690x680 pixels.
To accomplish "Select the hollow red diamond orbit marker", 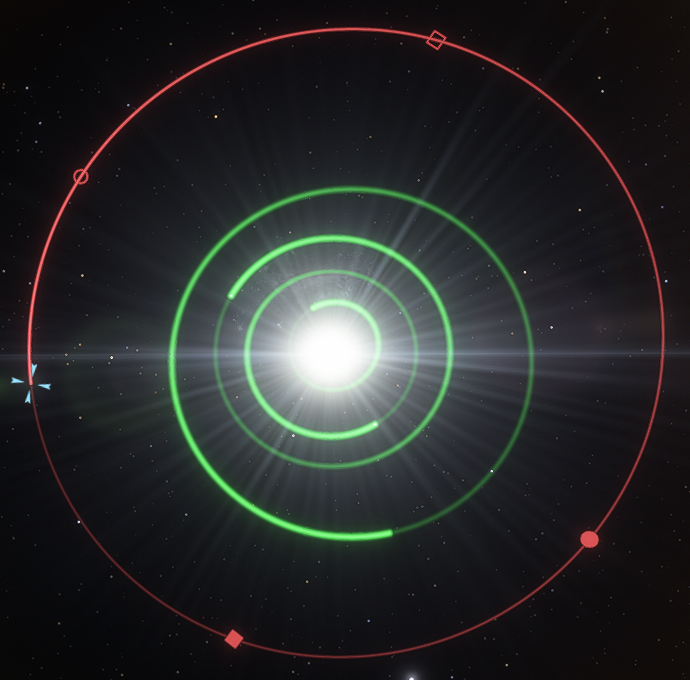I will point(436,40).
